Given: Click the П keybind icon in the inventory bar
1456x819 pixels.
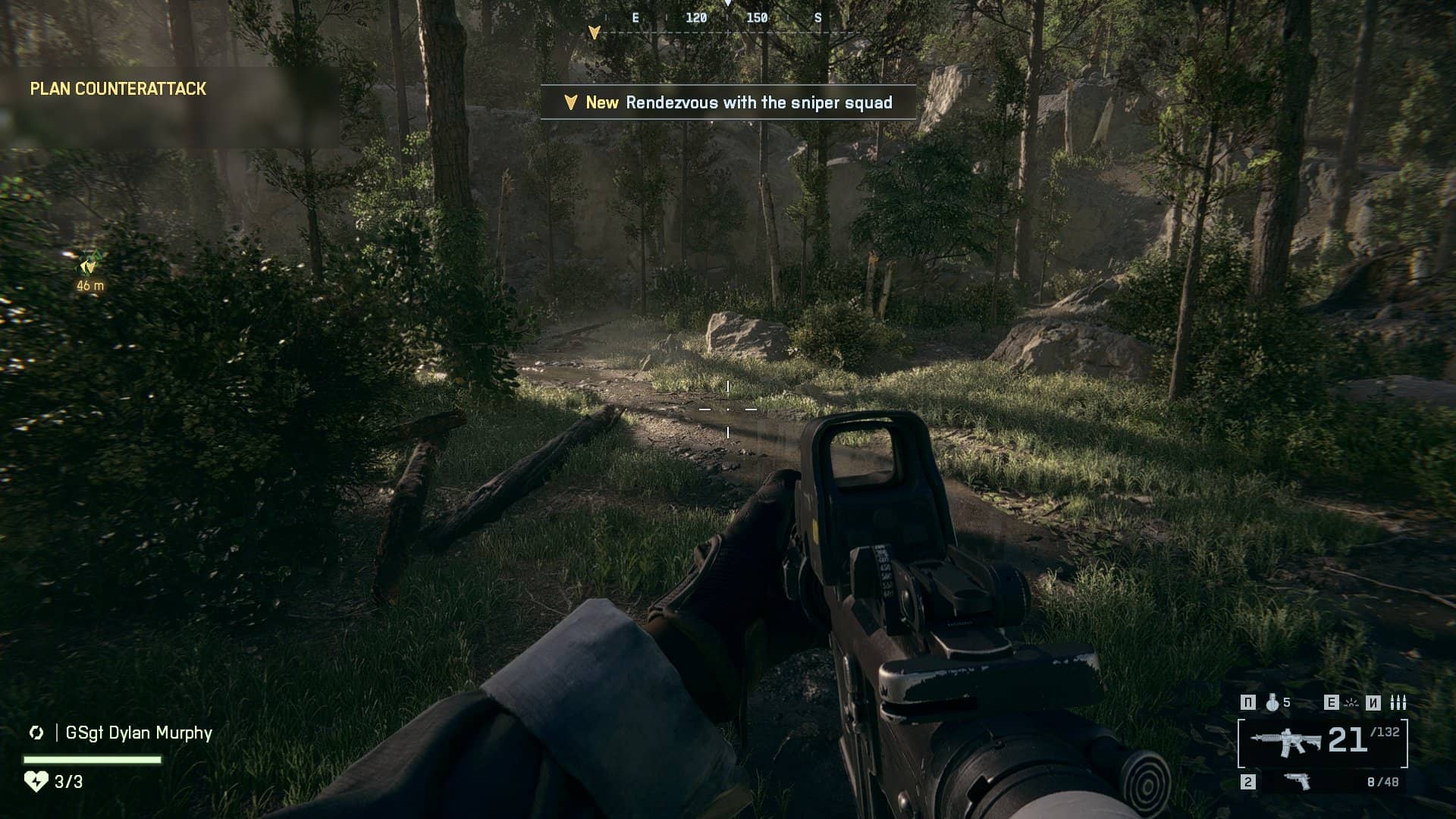Looking at the screenshot, I should click(1247, 702).
